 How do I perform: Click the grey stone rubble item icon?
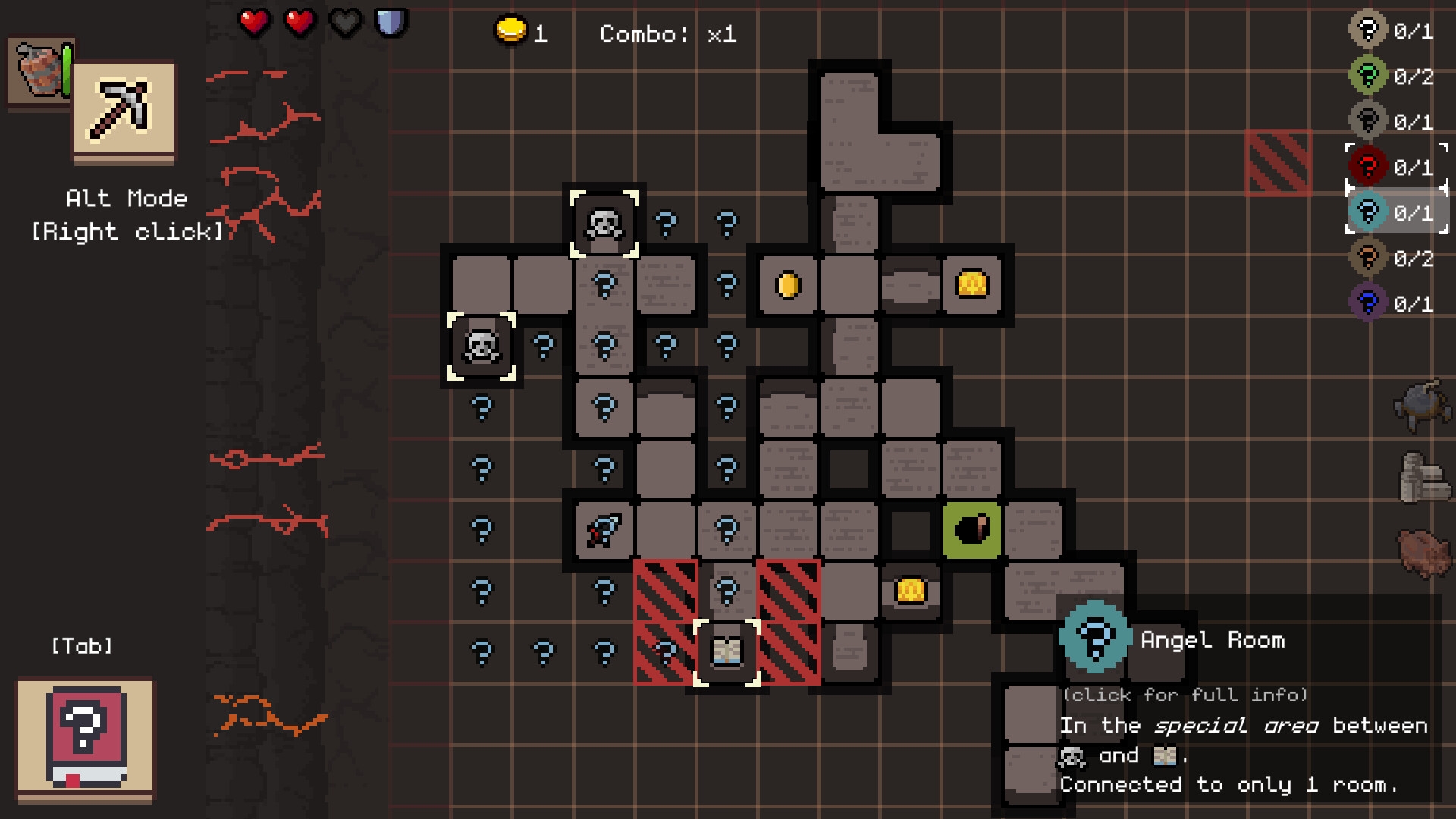coord(1423,478)
